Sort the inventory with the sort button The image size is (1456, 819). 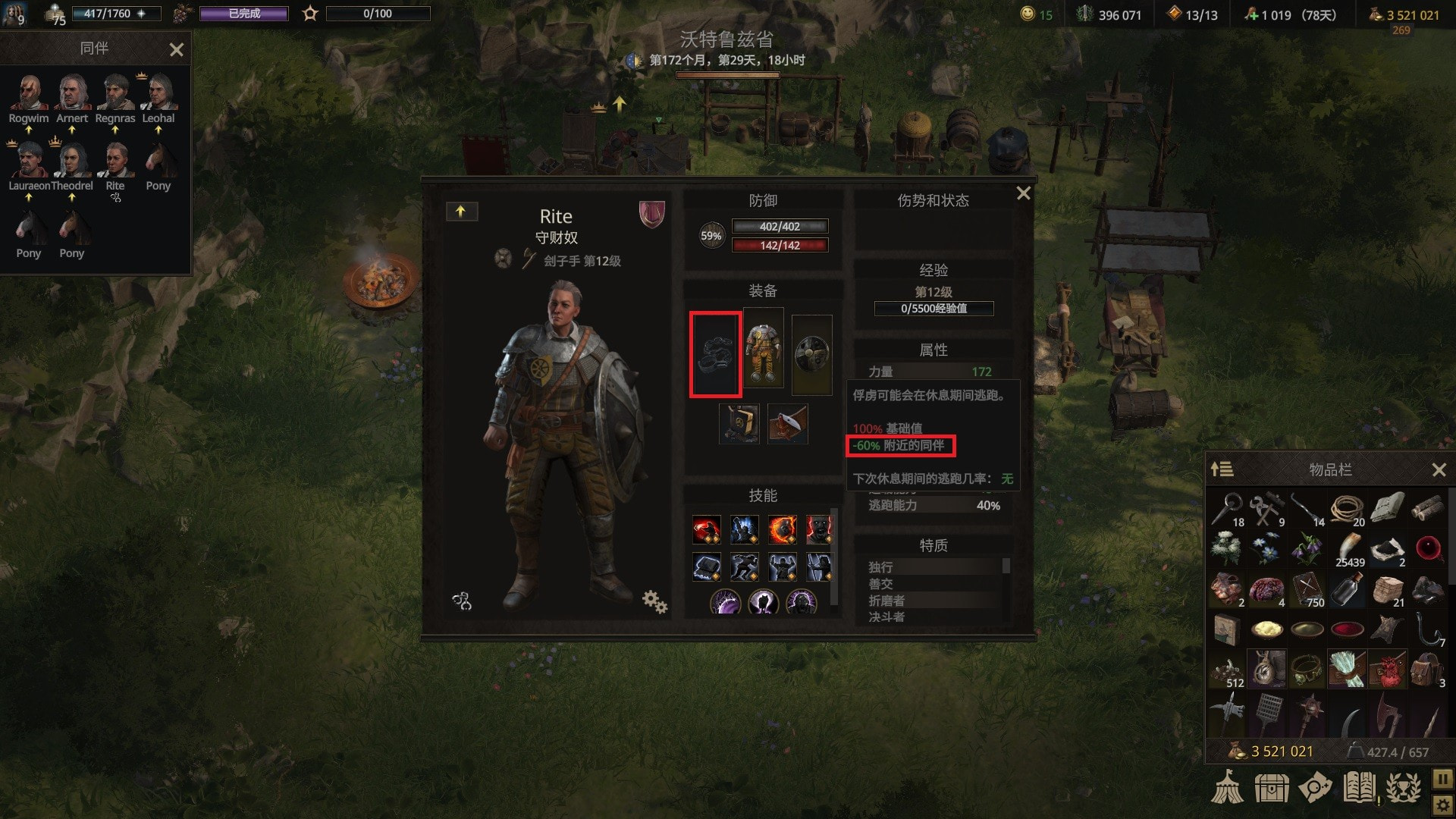1222,470
